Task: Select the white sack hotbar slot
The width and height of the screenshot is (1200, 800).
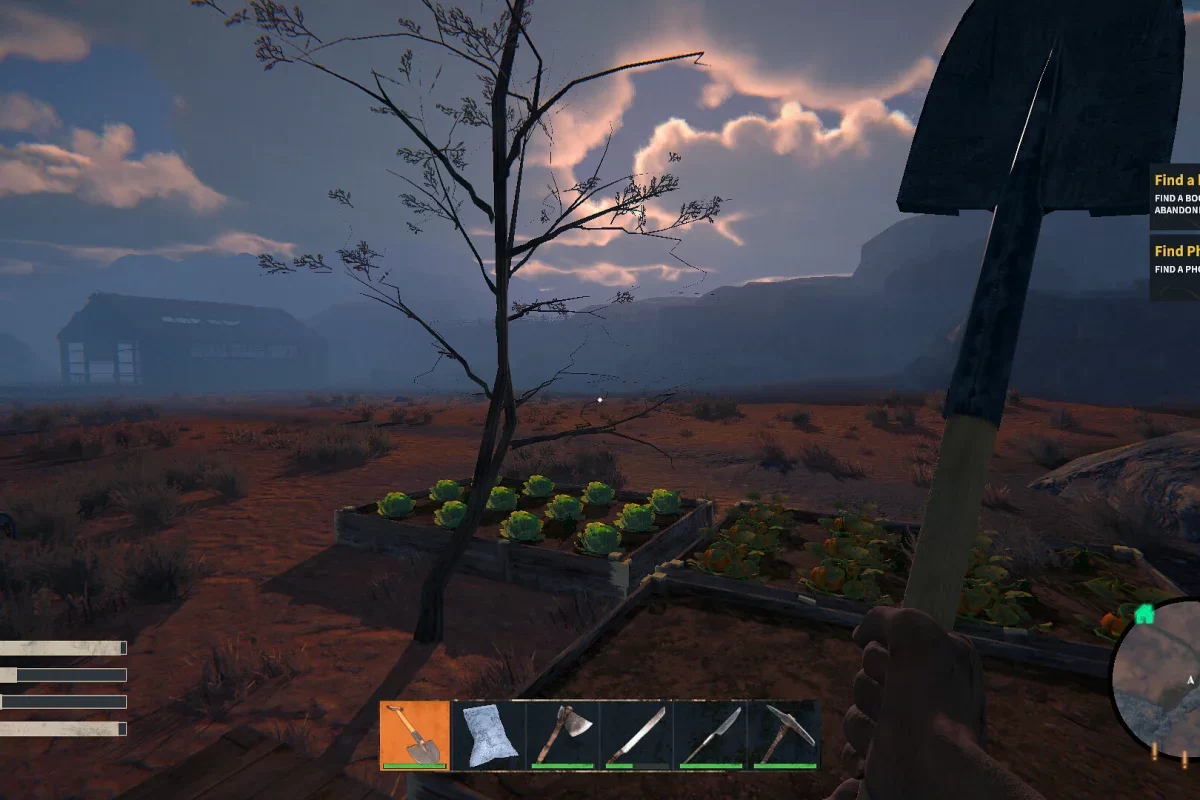Action: [489, 735]
